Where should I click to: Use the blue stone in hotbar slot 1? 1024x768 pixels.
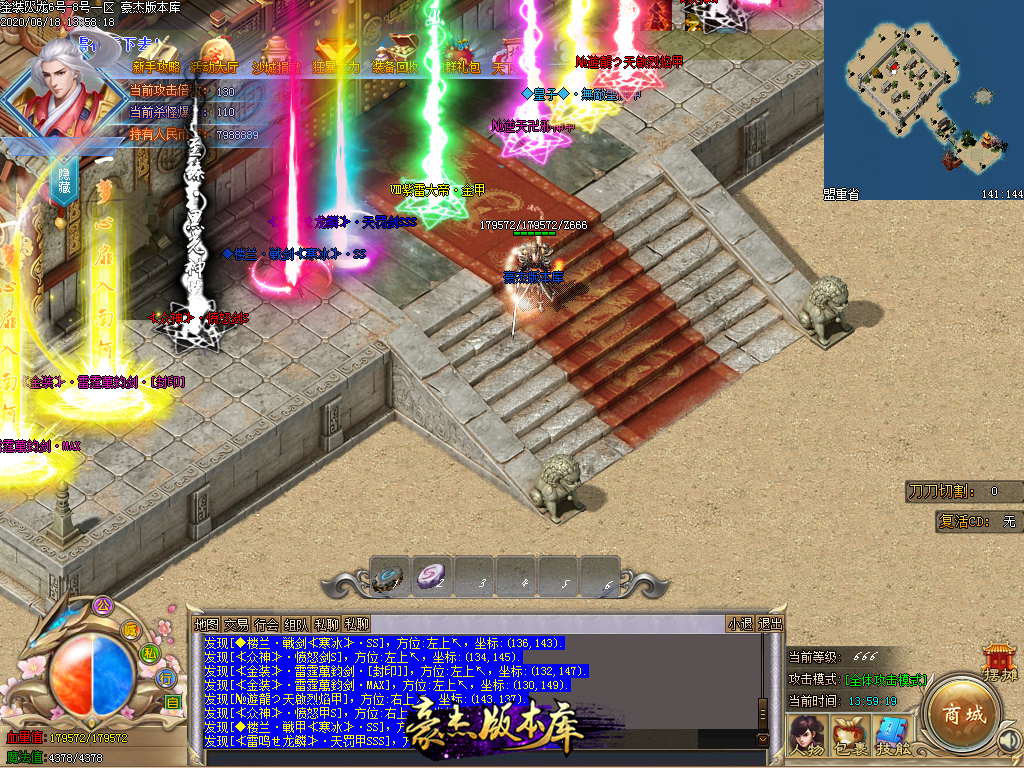pos(388,576)
